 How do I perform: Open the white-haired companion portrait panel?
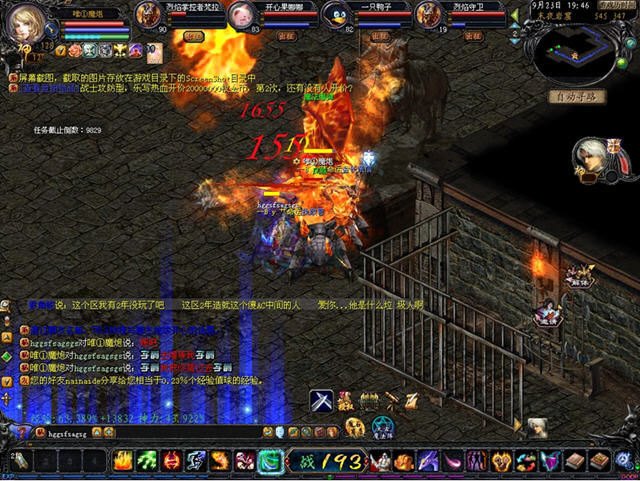pyautogui.click(x=592, y=157)
